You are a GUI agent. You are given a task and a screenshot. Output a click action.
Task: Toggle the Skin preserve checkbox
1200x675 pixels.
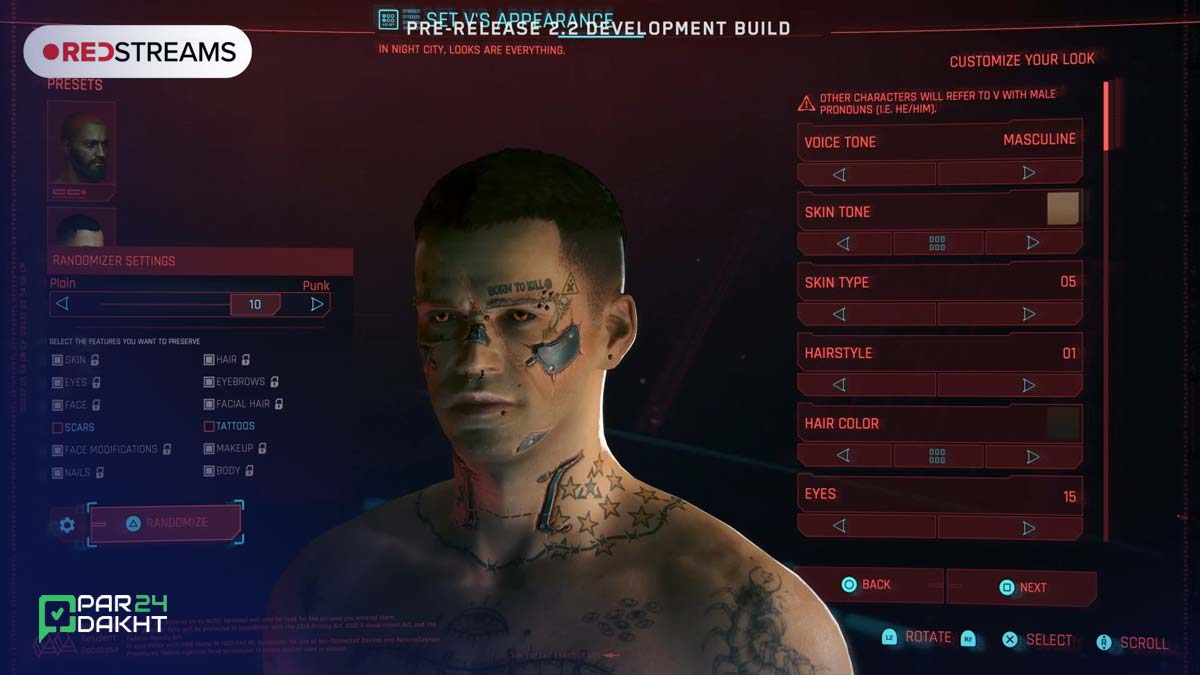tap(58, 359)
